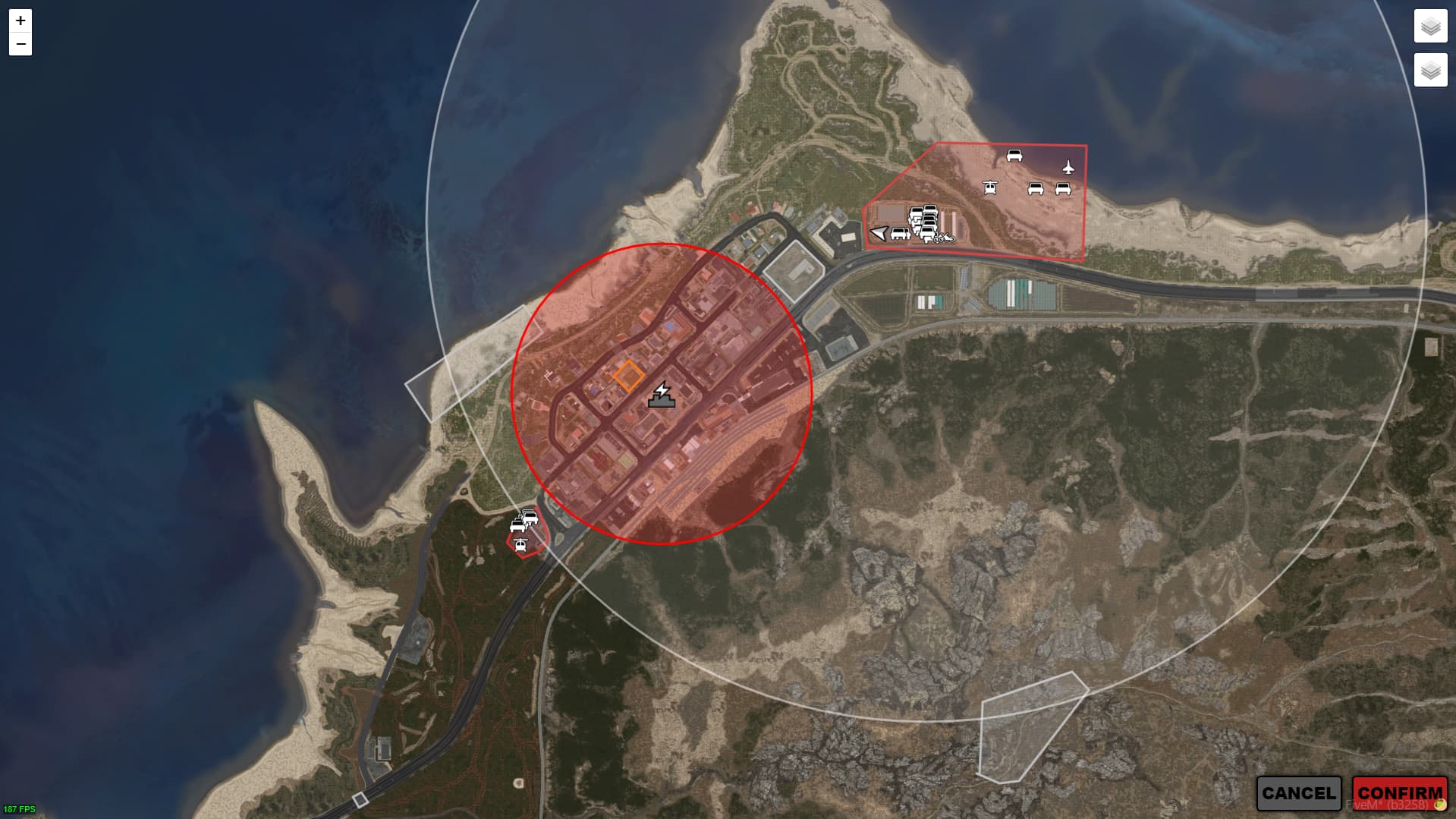Screen dimensions: 1456x819
Task: Click the stacked car icons near the depot buildings
Action: (925, 220)
